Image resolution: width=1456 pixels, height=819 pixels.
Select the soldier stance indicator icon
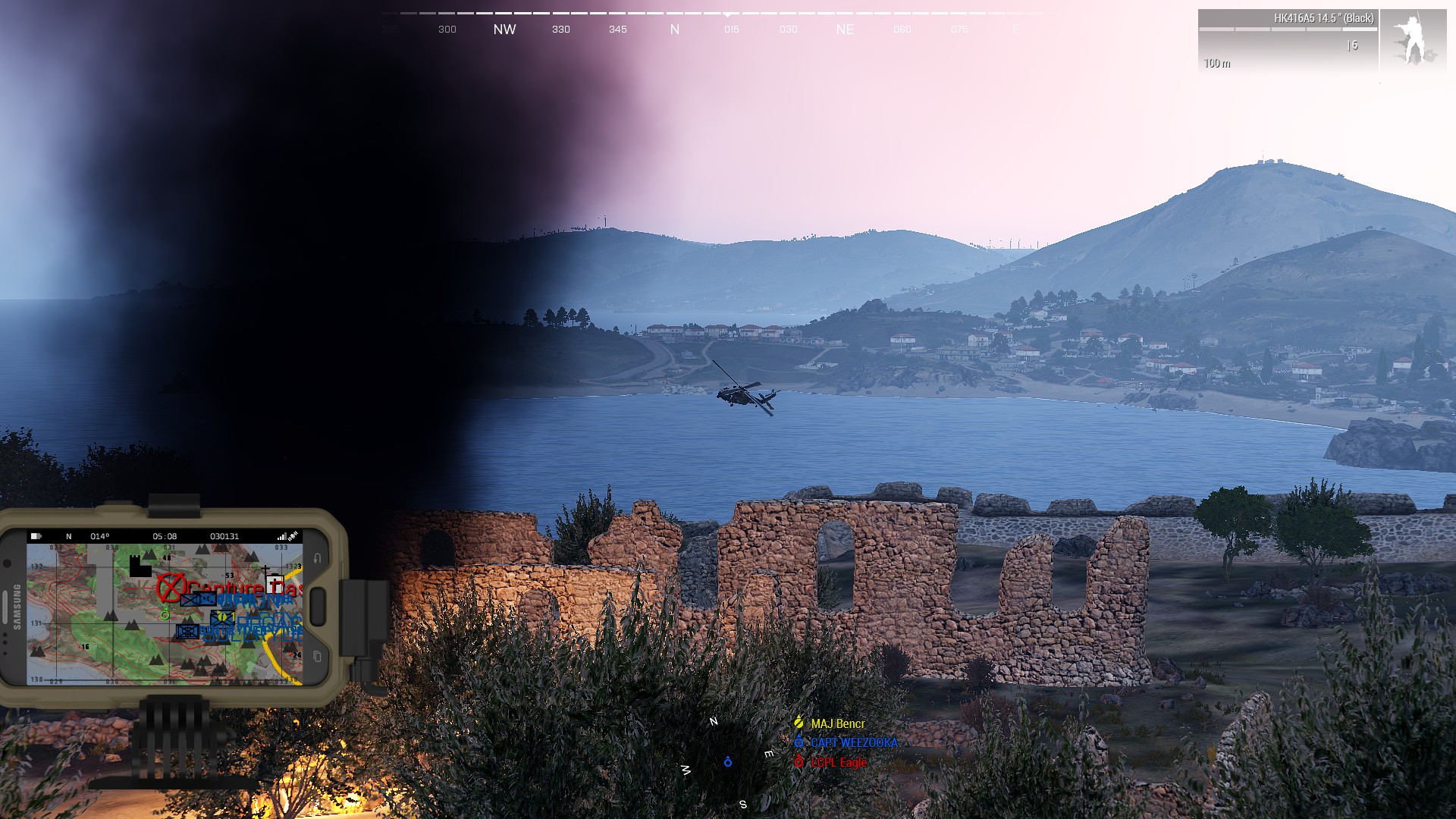point(1415,36)
